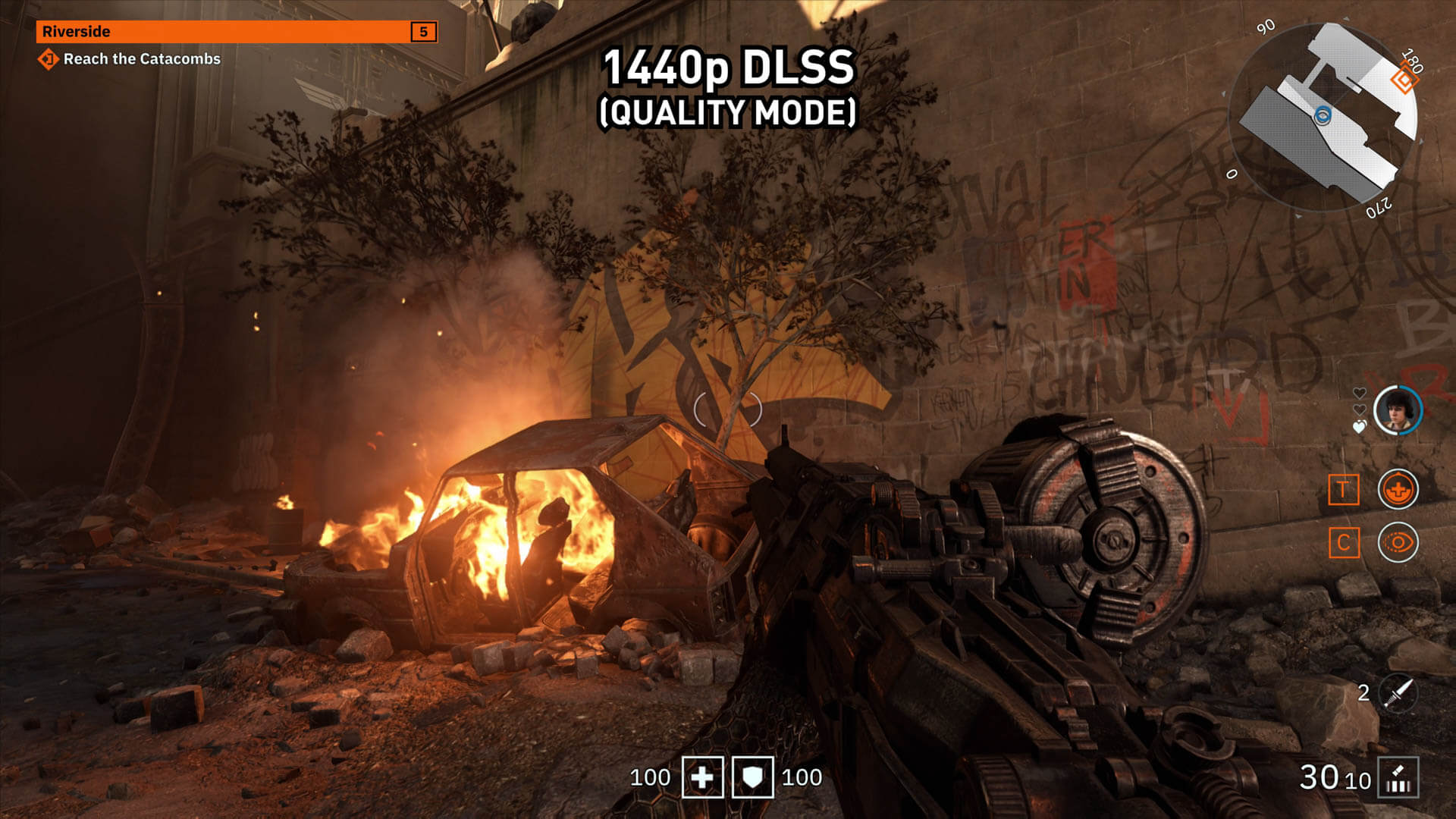
Task: Click the weapon fire-mode icon beside ammo
Action: [x=1398, y=778]
